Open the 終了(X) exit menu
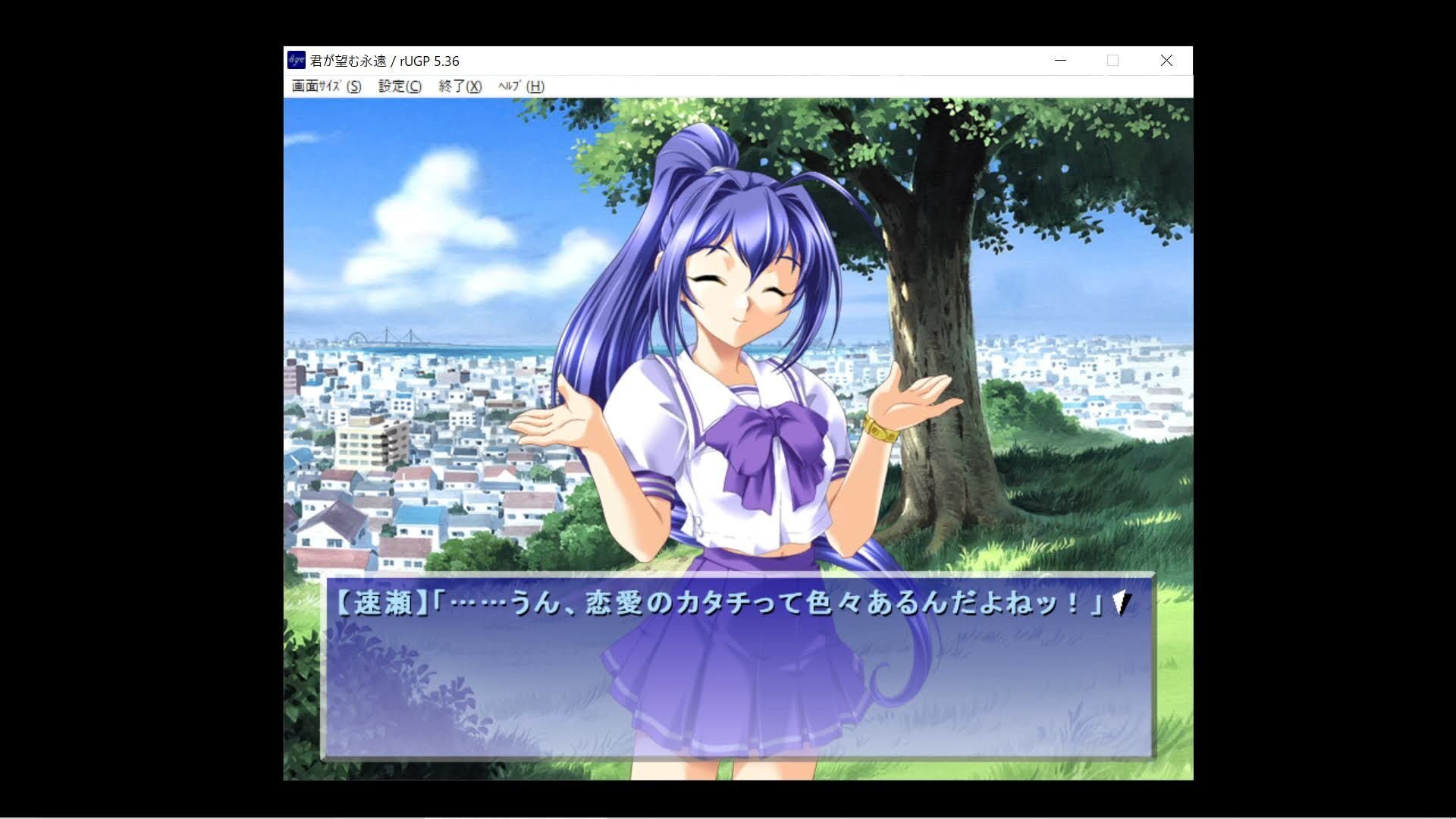Screen dimensions: 1456x819 tap(458, 87)
